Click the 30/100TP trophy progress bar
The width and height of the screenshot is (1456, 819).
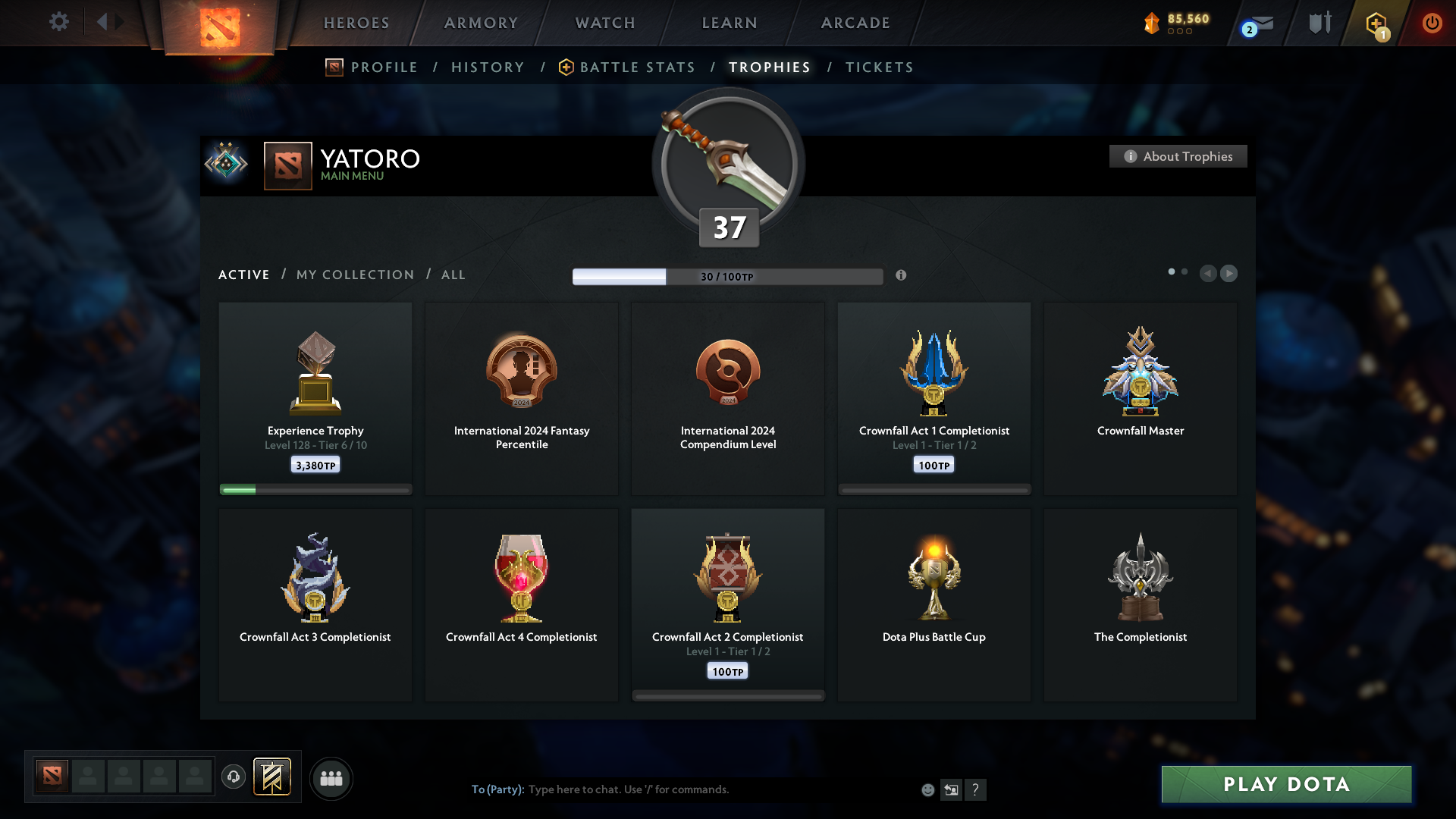pyautogui.click(x=728, y=276)
